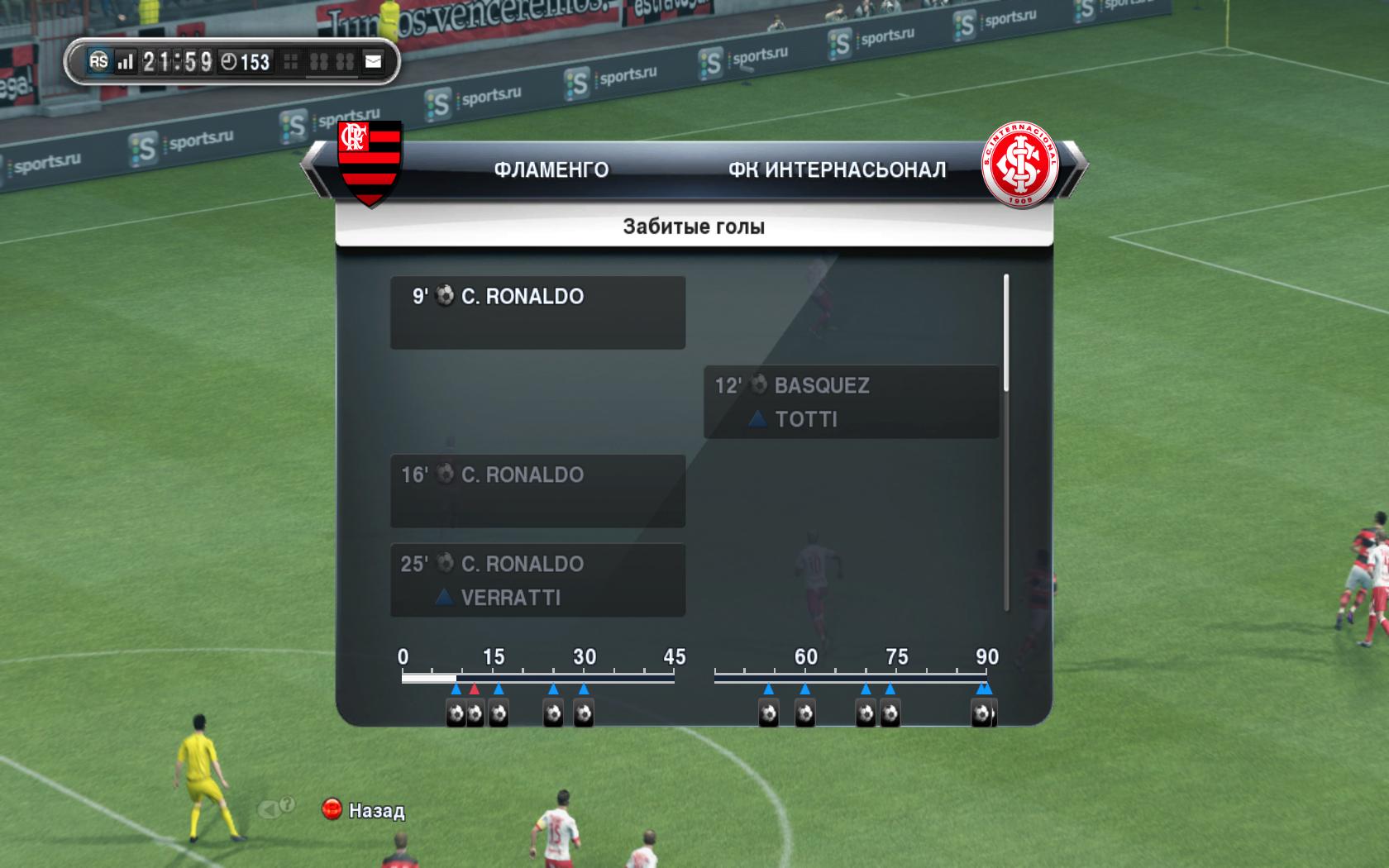Click the RS icon in the overlay bar

[98, 62]
